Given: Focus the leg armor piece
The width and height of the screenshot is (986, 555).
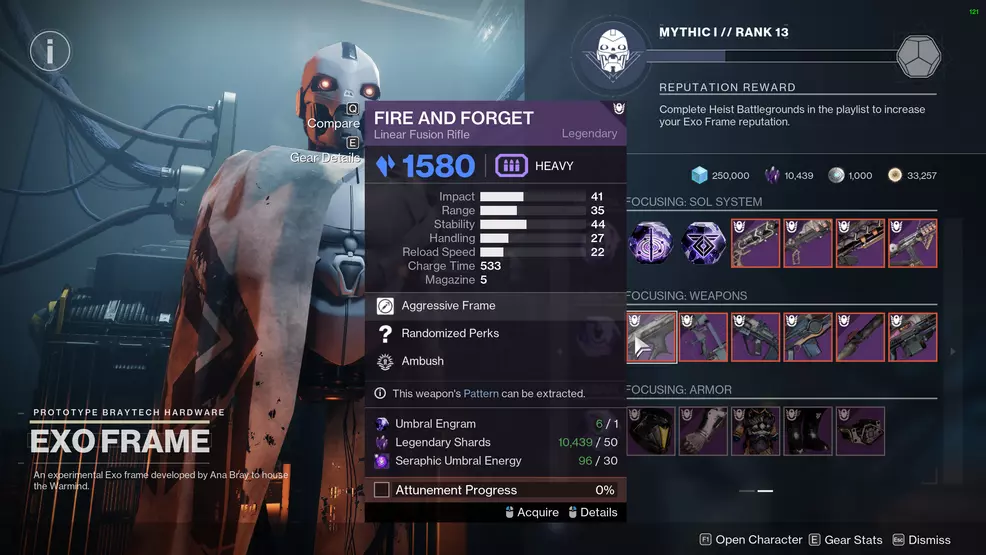Looking at the screenshot, I should click(x=808, y=431).
